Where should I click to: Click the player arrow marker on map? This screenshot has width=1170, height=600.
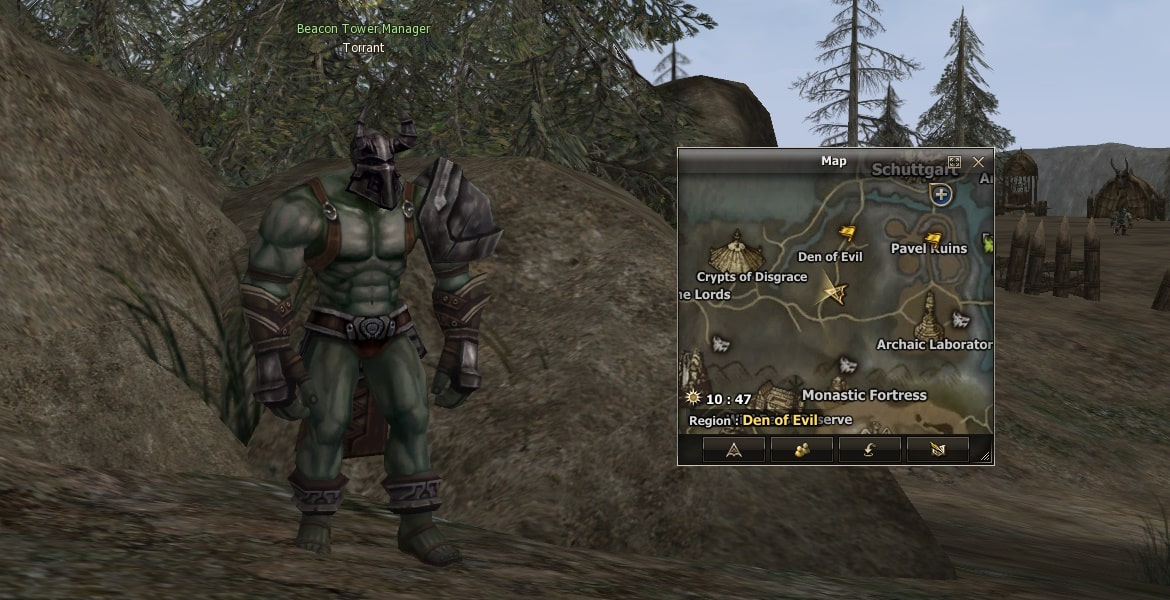(834, 292)
